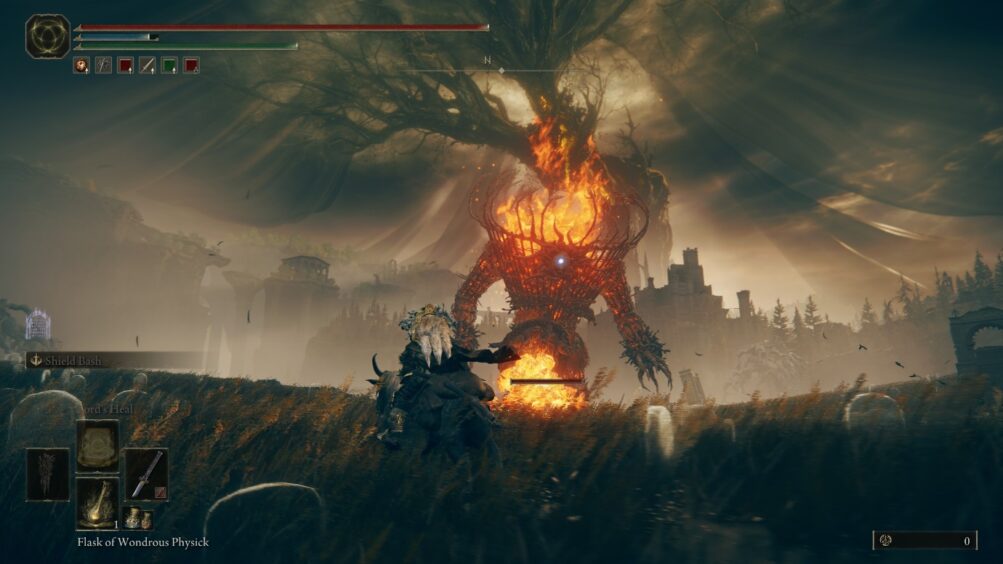The width and height of the screenshot is (1003, 564).
Task: Click the golden rune emblem beside health bar
Action: [47, 36]
